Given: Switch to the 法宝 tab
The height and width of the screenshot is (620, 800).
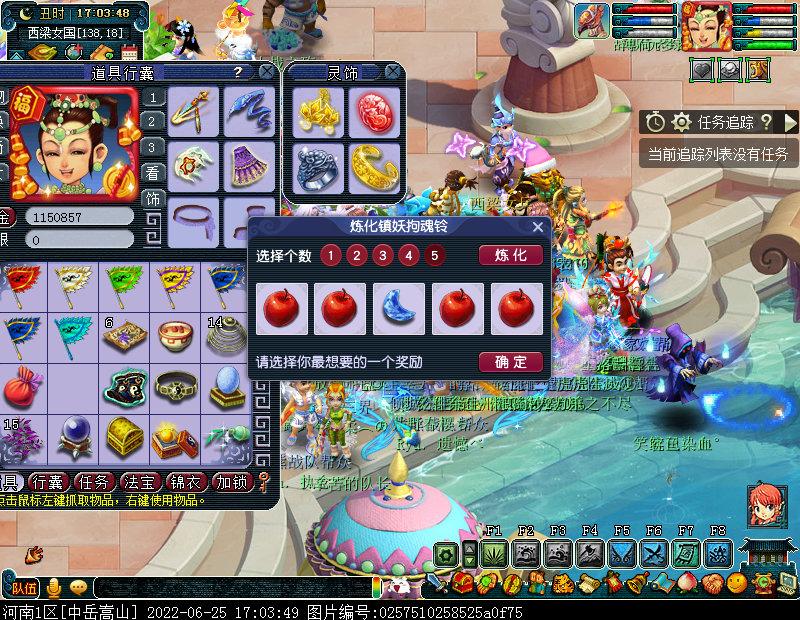Looking at the screenshot, I should [x=136, y=481].
